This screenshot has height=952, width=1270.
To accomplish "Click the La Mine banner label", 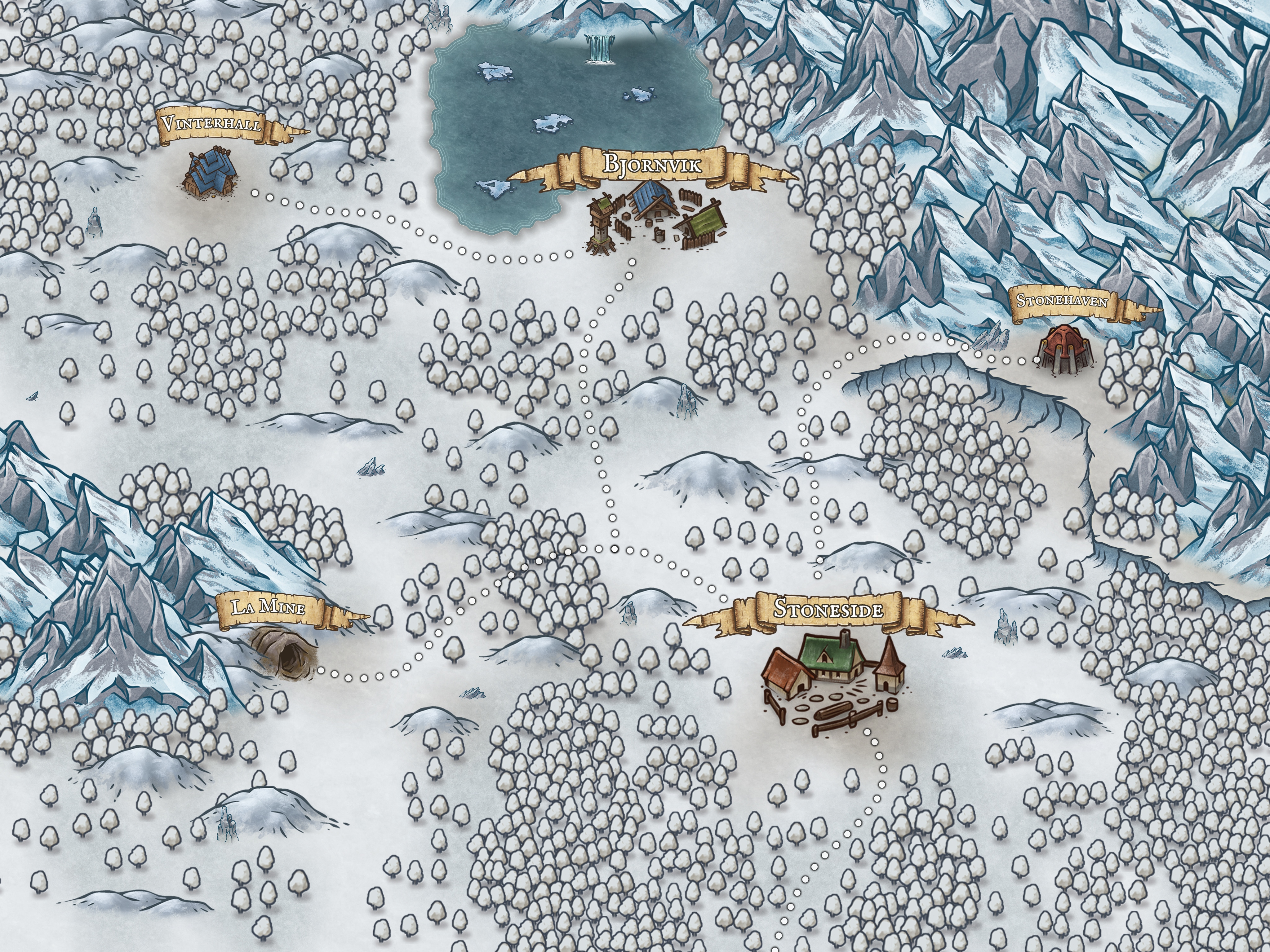I will pos(269,607).
